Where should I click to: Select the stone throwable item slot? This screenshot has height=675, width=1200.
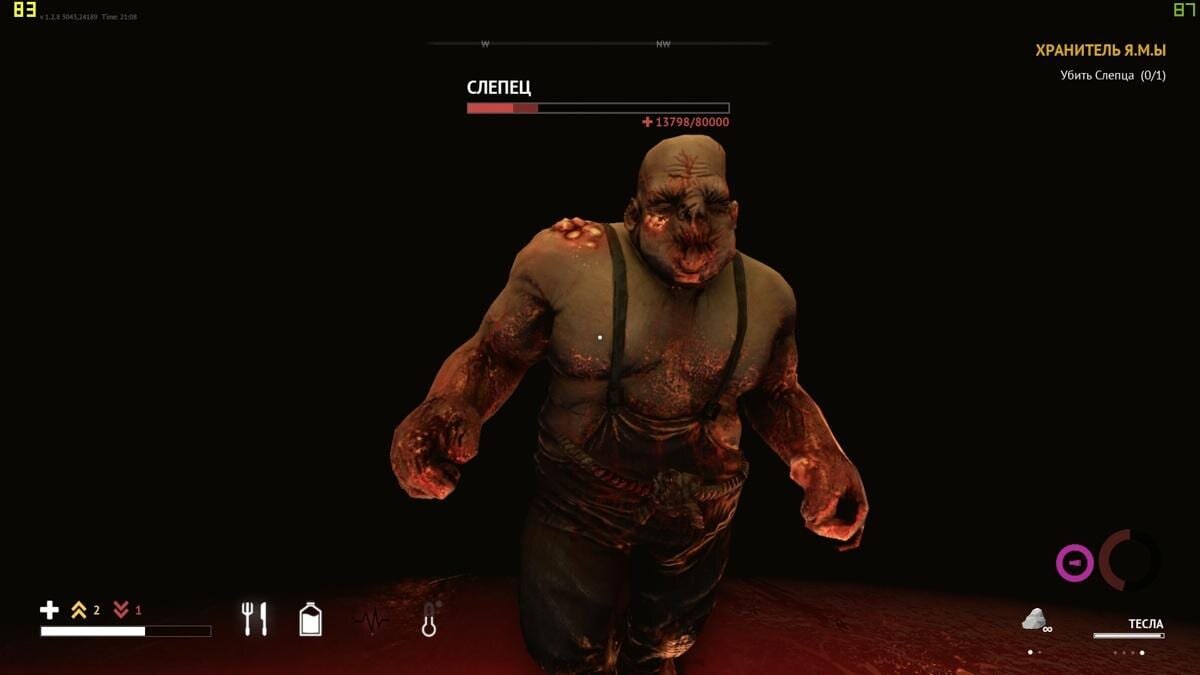[x=1035, y=620]
